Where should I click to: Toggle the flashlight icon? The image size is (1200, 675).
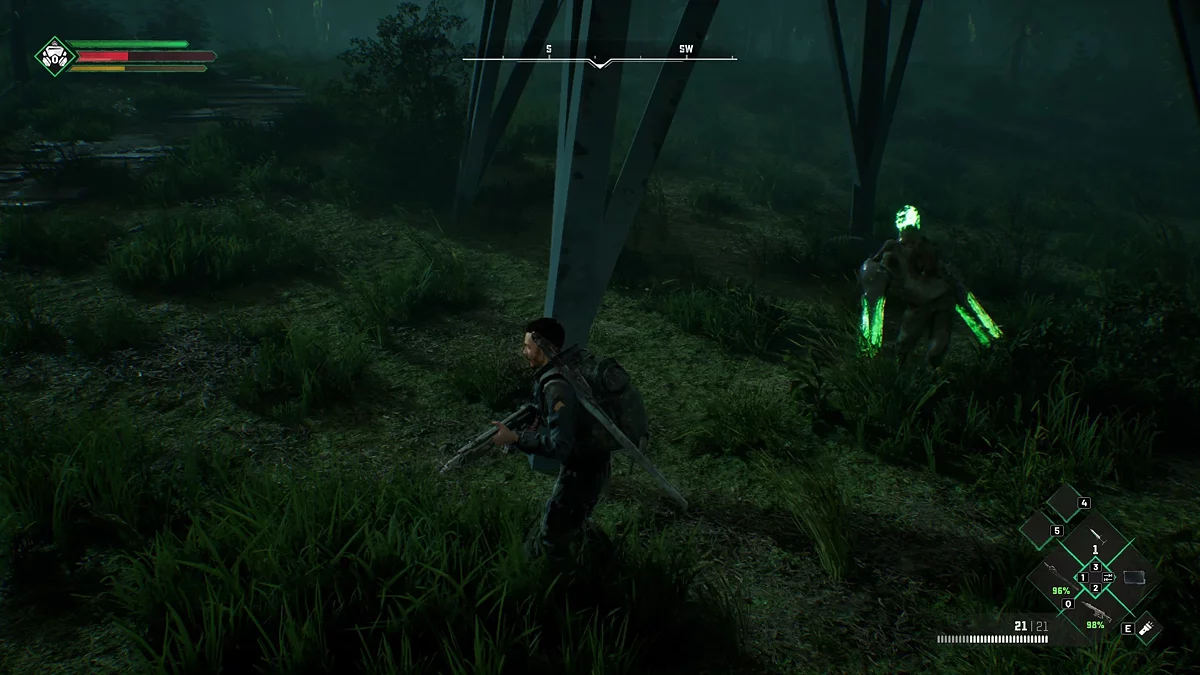point(1147,628)
